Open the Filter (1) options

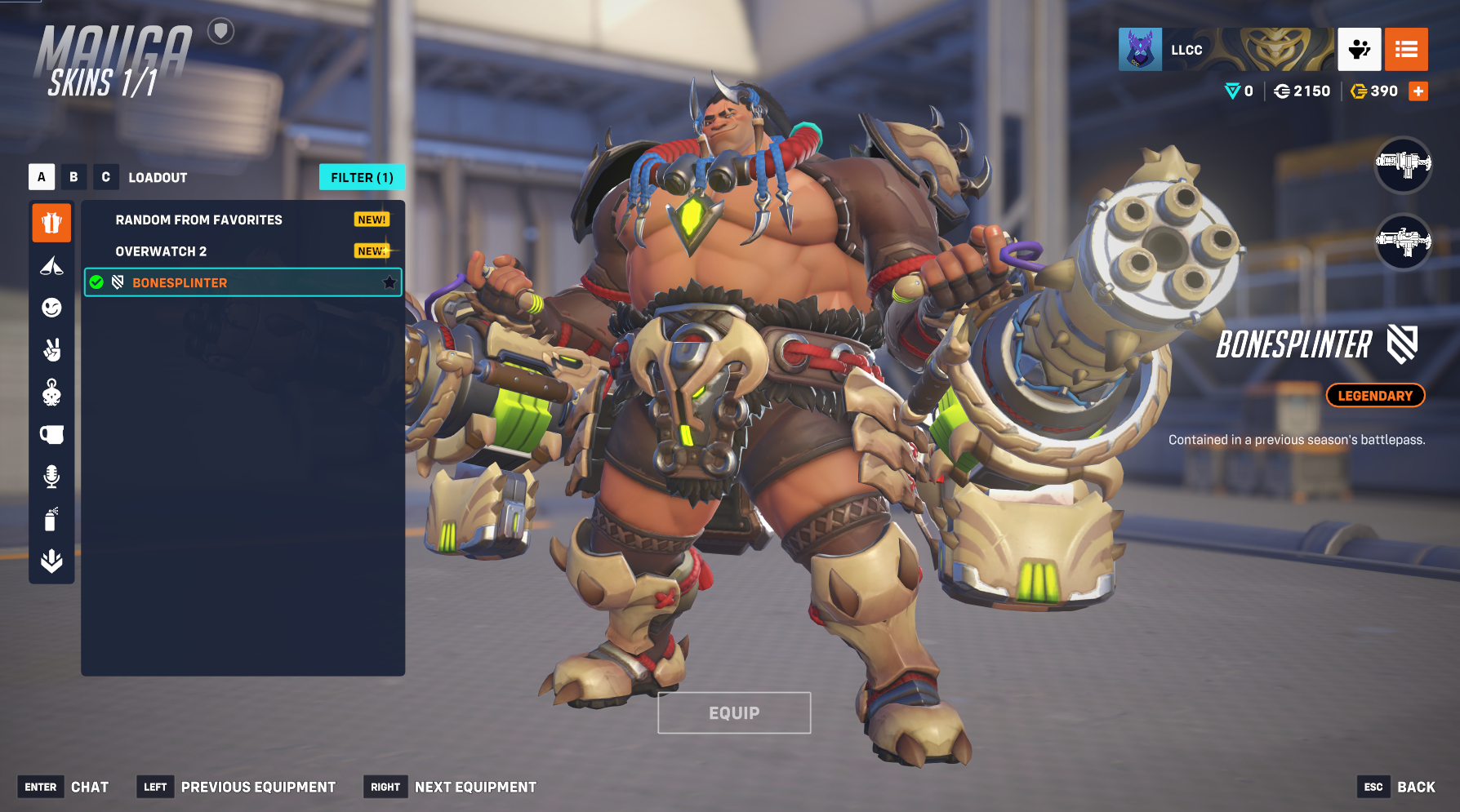[362, 177]
